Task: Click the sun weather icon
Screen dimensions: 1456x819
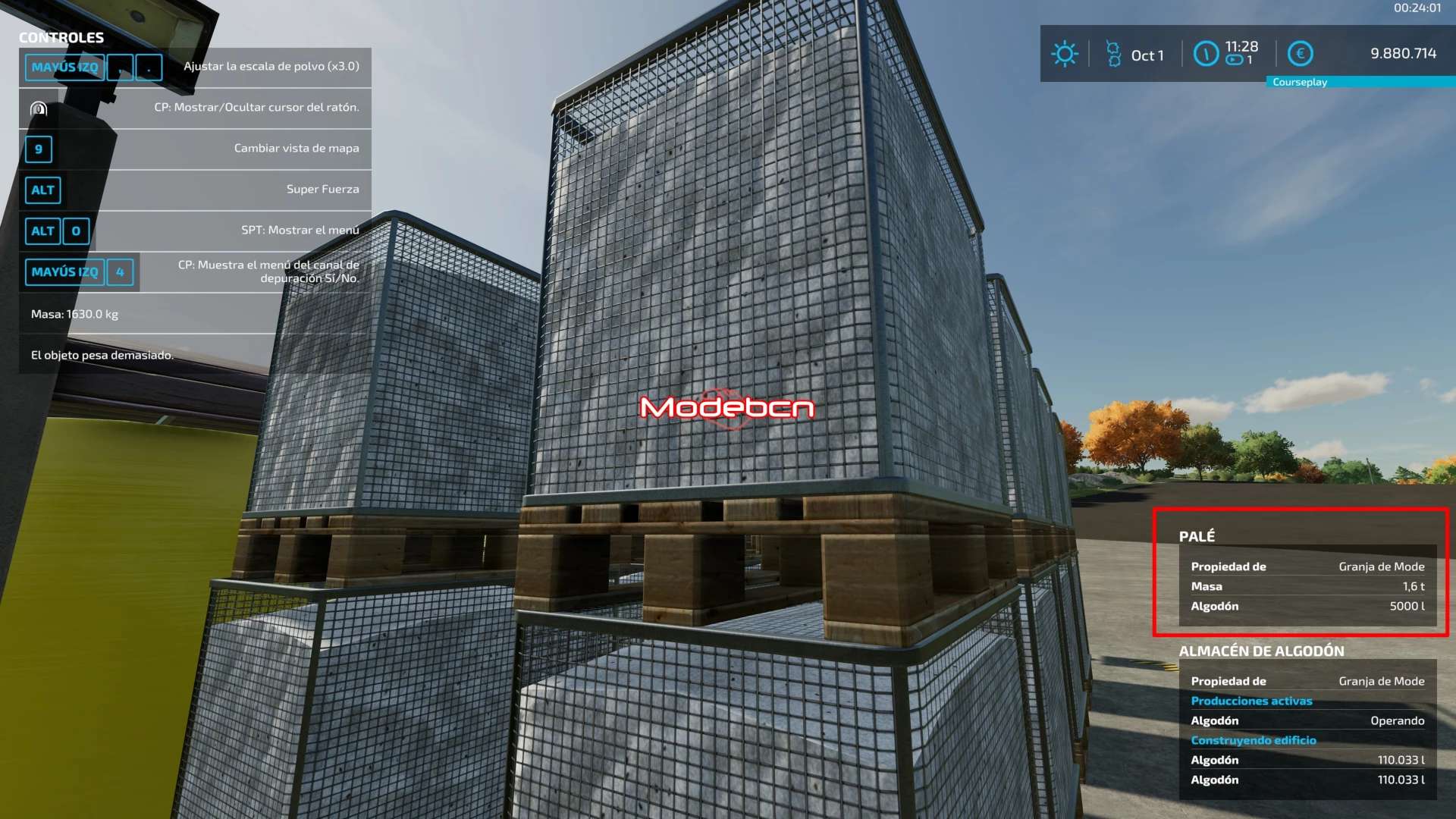Action: tap(1064, 54)
